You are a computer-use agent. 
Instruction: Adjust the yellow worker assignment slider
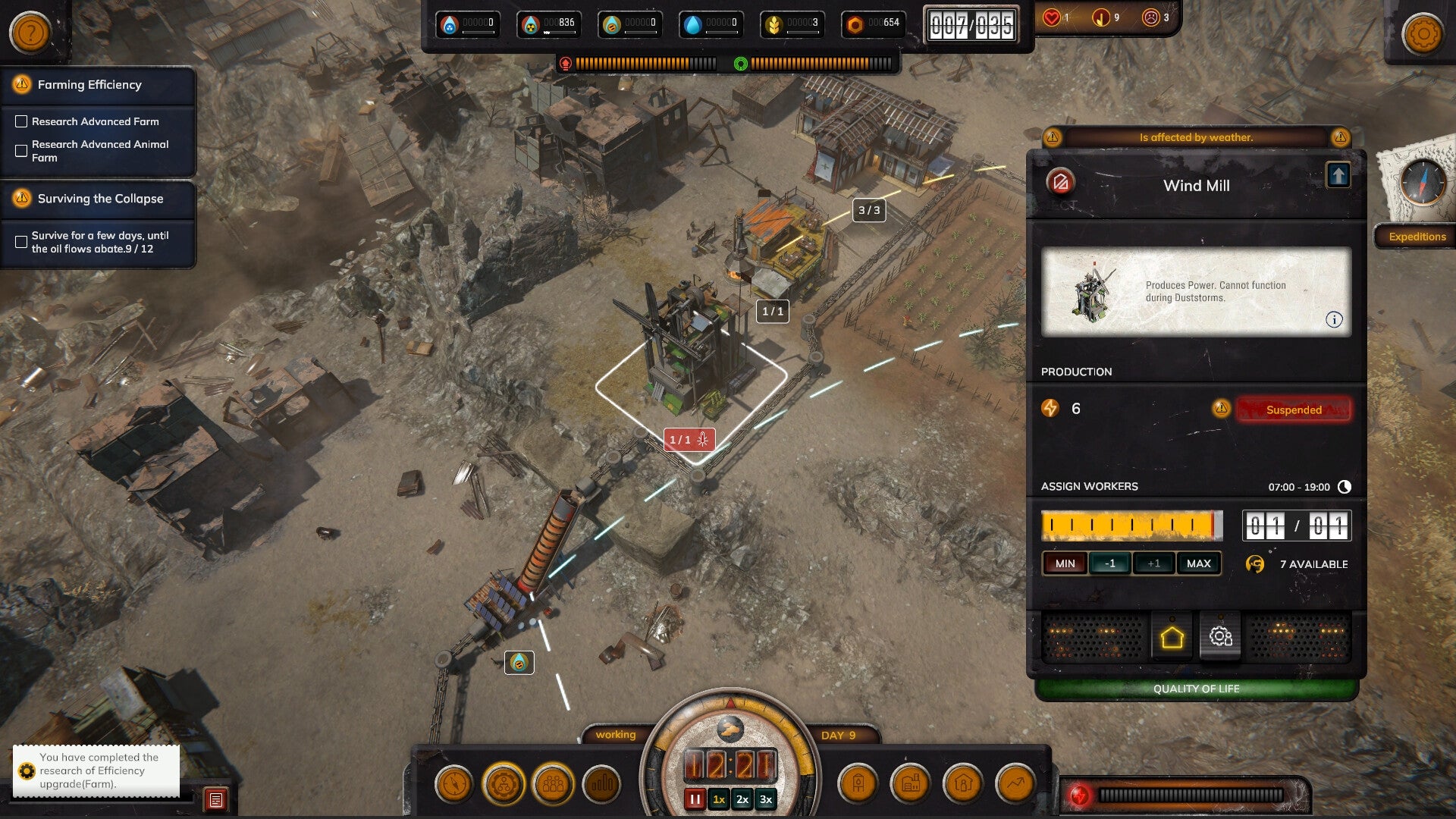pos(1131,525)
